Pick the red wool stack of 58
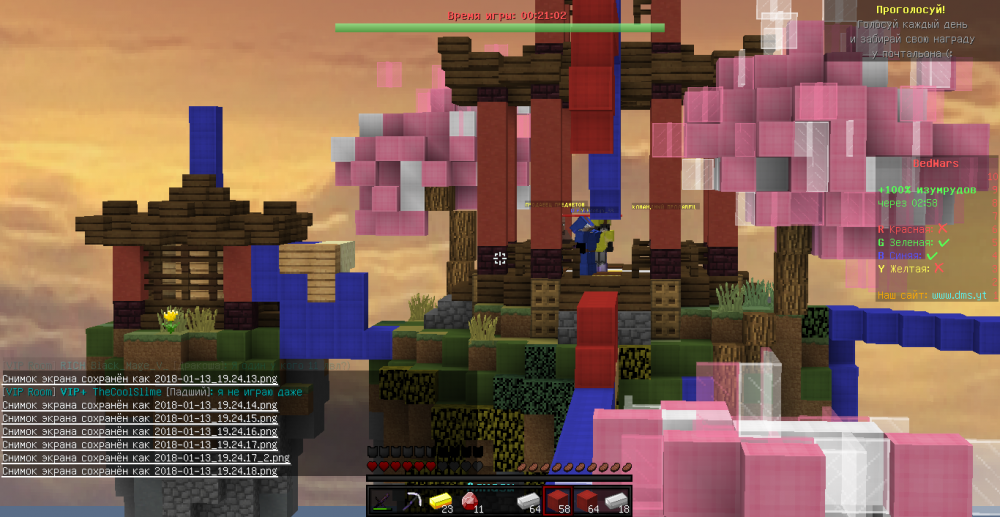Screen dimensions: 1000x517 coord(558,500)
